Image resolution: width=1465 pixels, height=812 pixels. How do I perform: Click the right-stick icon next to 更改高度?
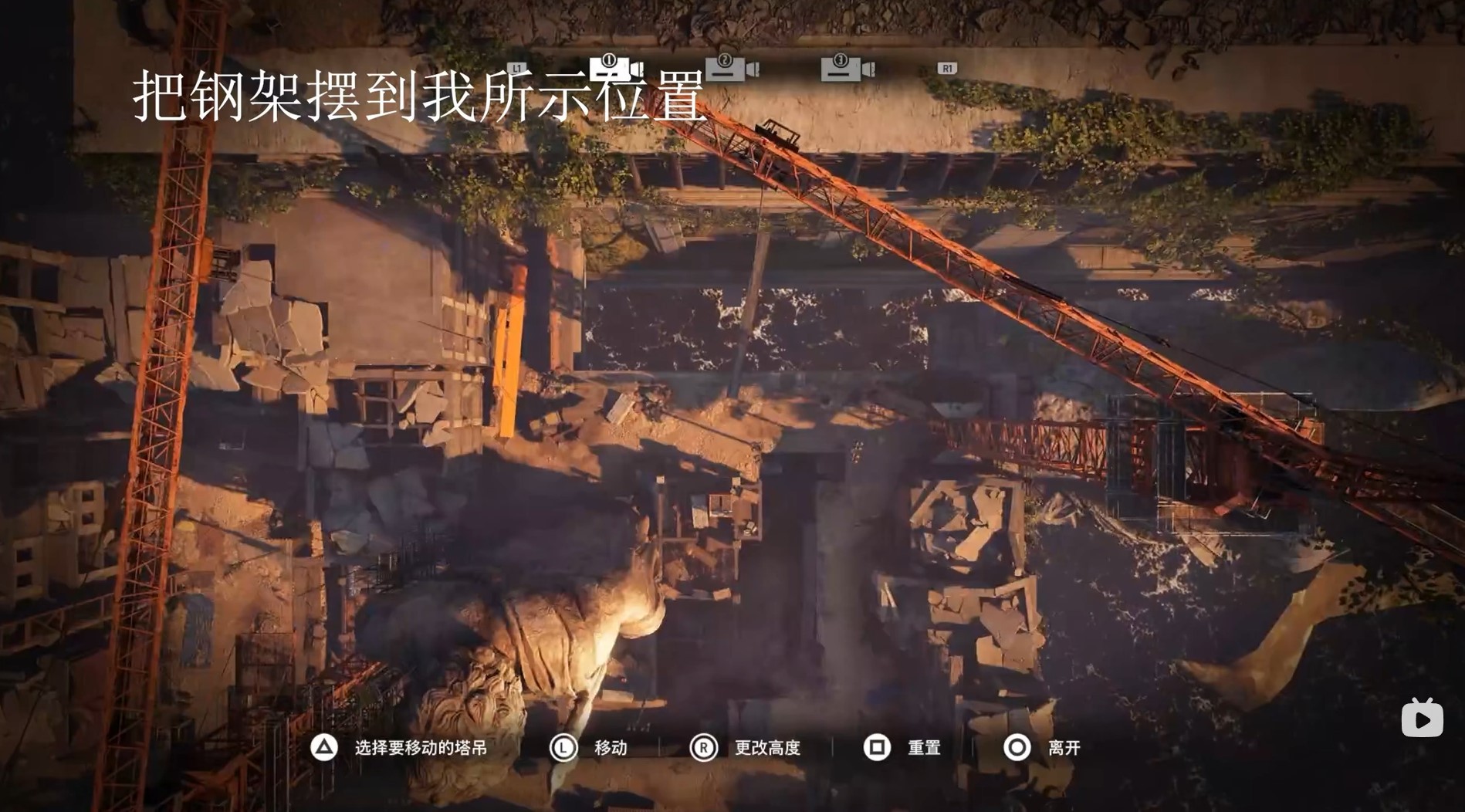(703, 747)
